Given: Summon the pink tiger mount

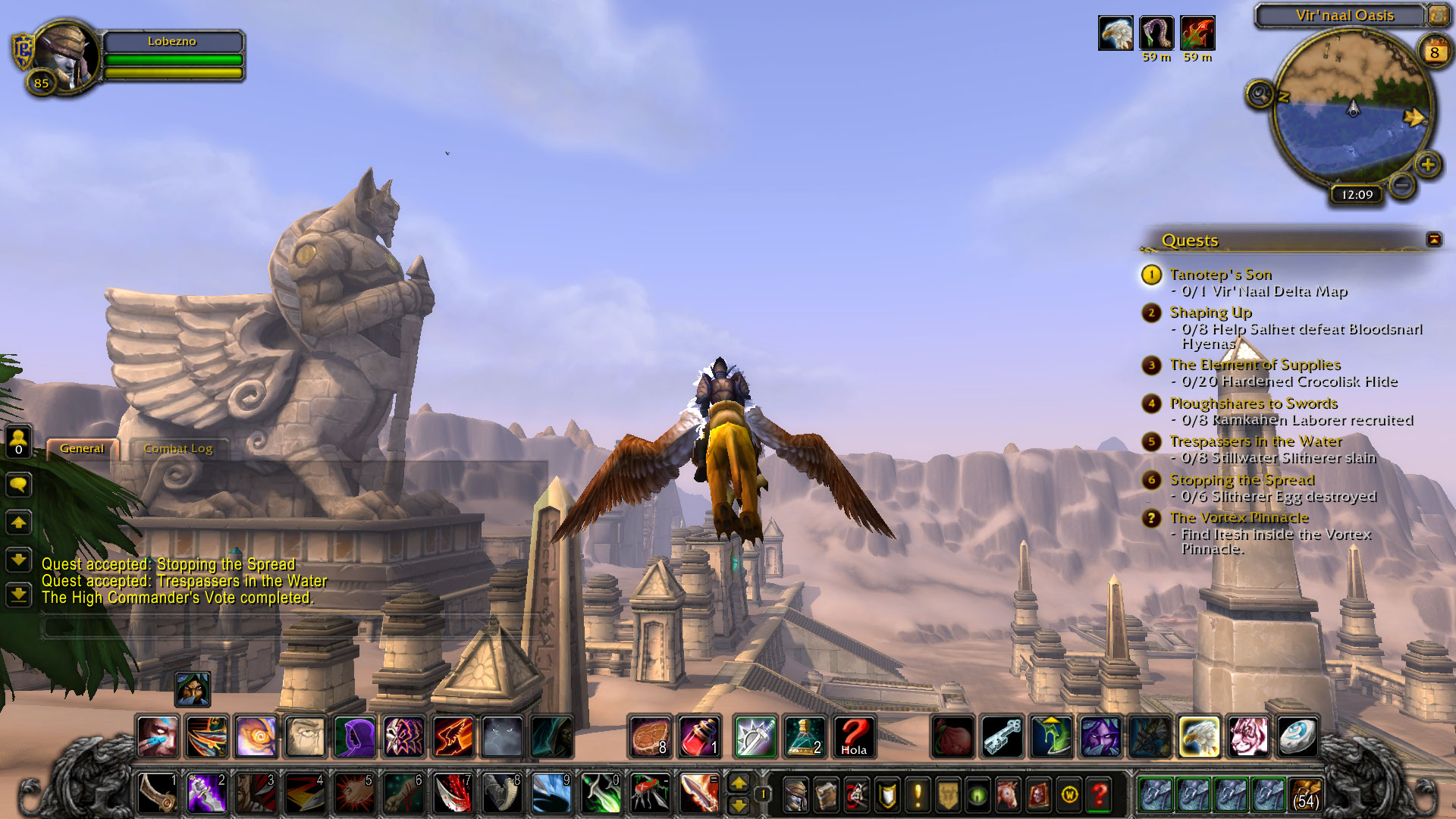Looking at the screenshot, I should pyautogui.click(x=1247, y=737).
